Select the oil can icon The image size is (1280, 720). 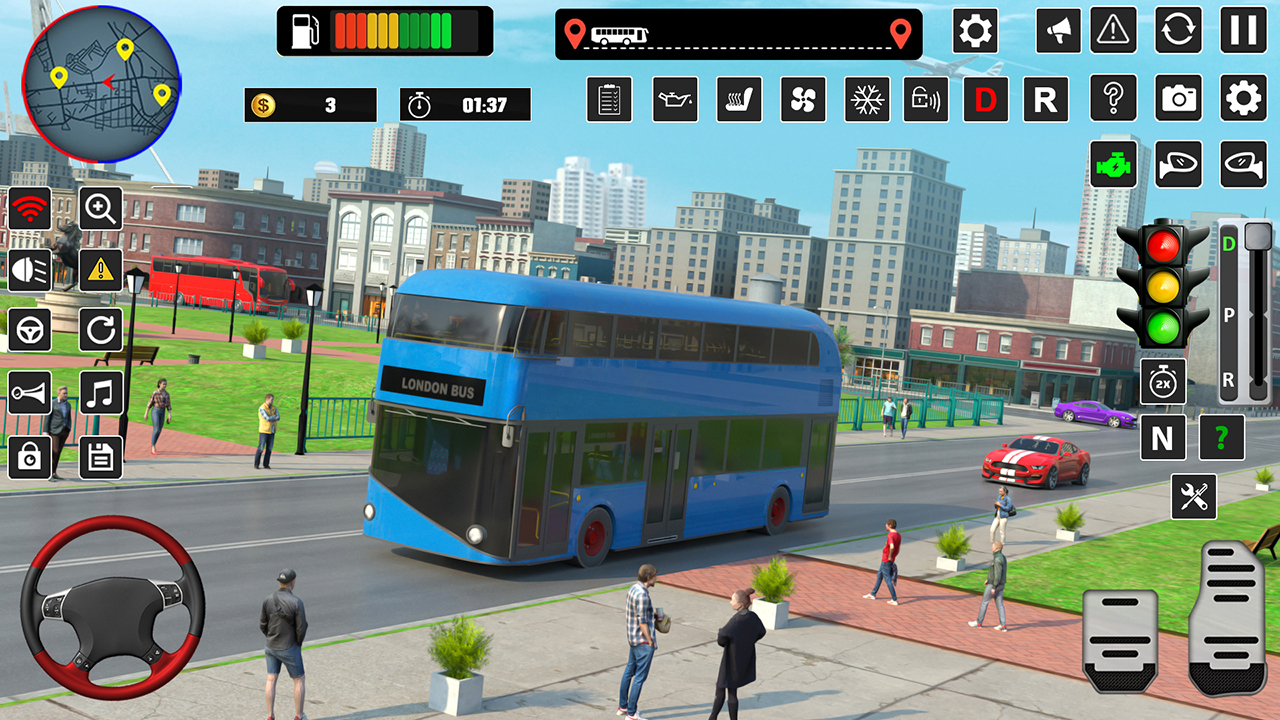point(675,100)
